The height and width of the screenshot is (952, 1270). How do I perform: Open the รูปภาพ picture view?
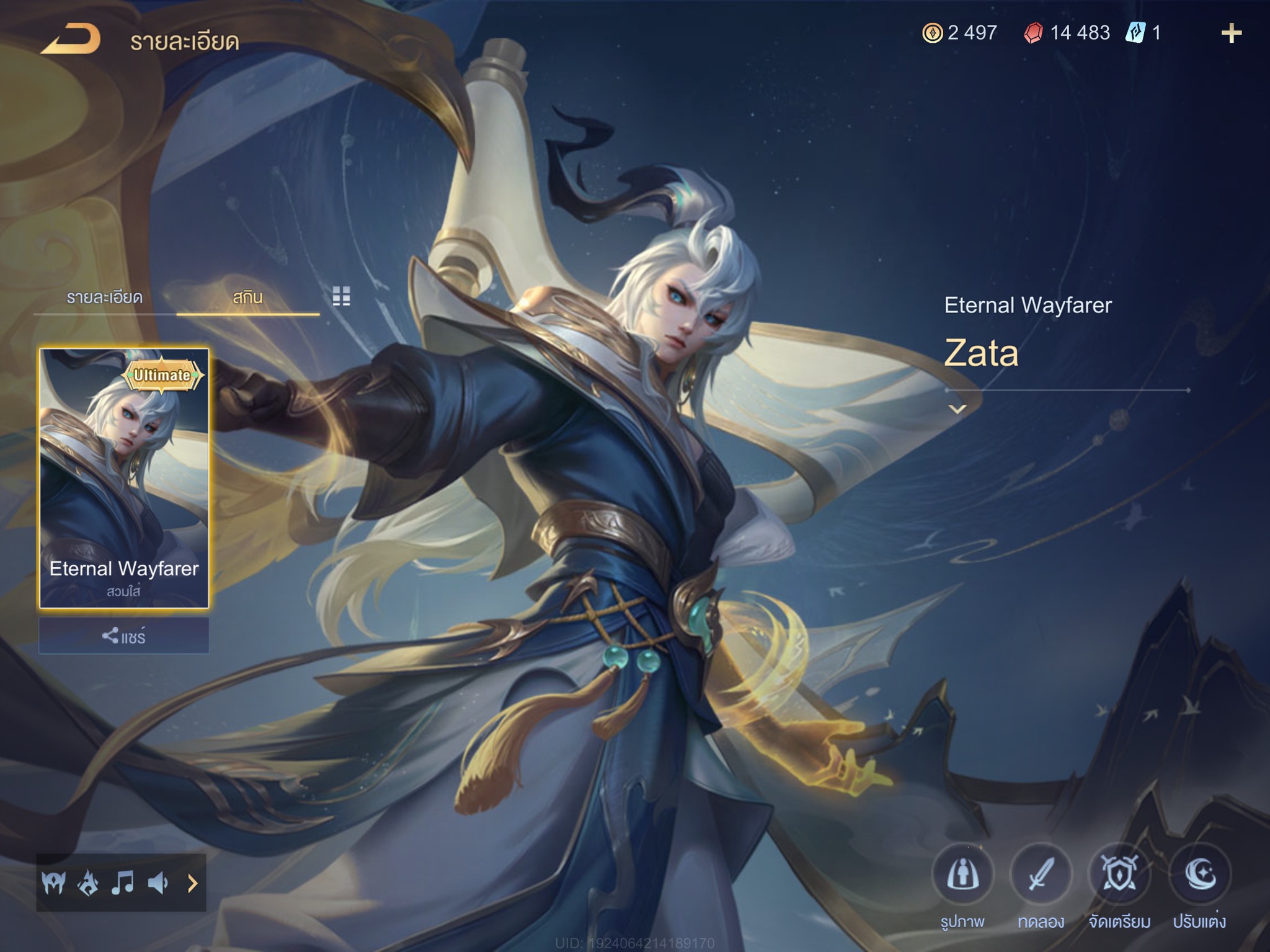pos(962,875)
